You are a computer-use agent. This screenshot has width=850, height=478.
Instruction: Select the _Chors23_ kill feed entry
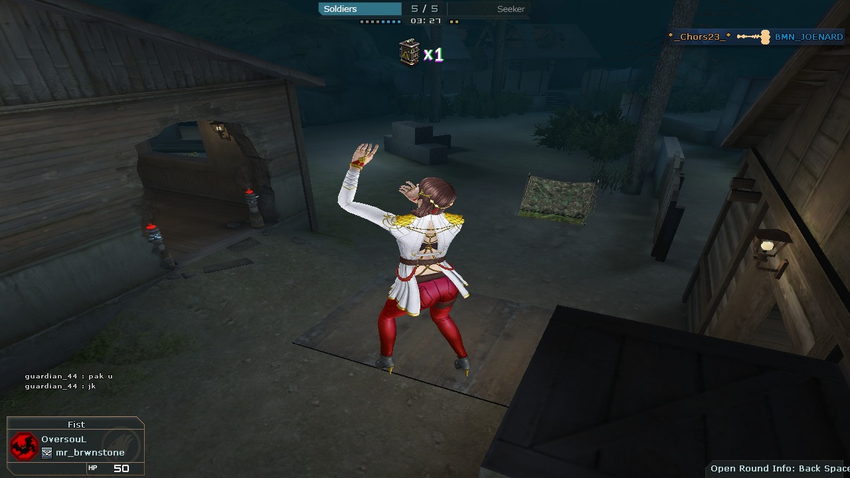click(701, 37)
